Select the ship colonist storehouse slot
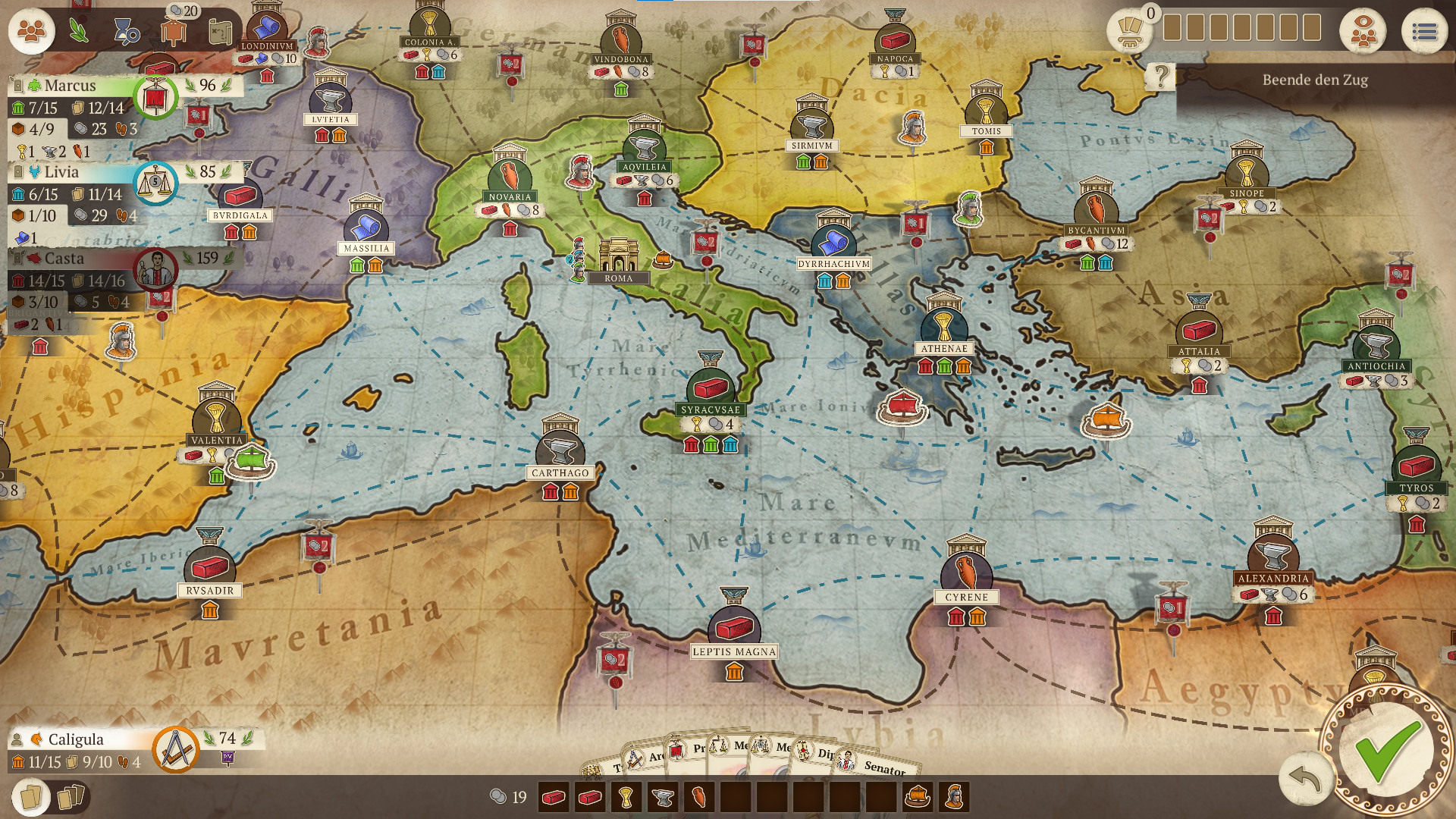This screenshot has width=1456, height=819. [x=918, y=797]
